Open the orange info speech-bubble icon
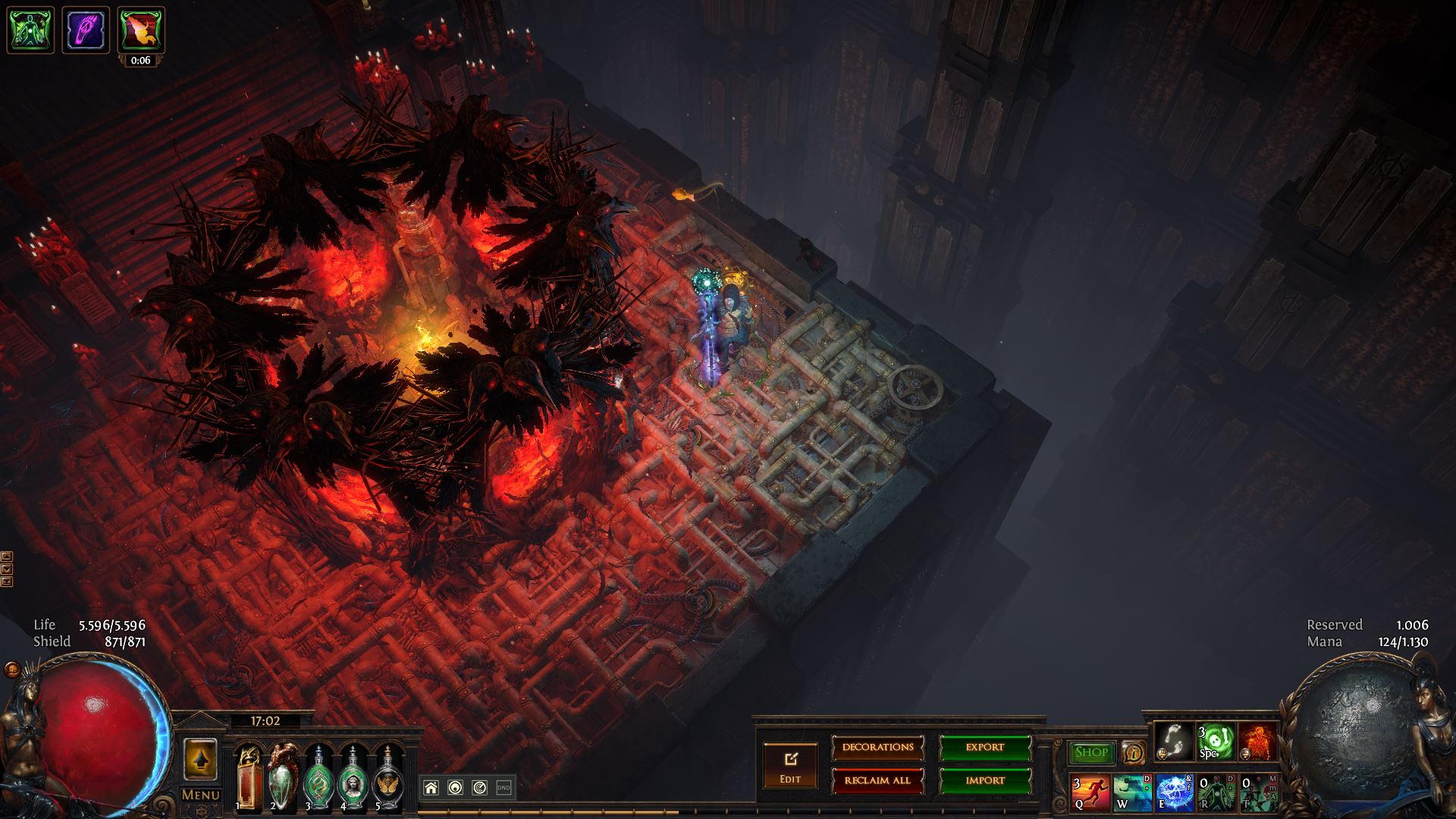The width and height of the screenshot is (1456, 819). (1134, 752)
